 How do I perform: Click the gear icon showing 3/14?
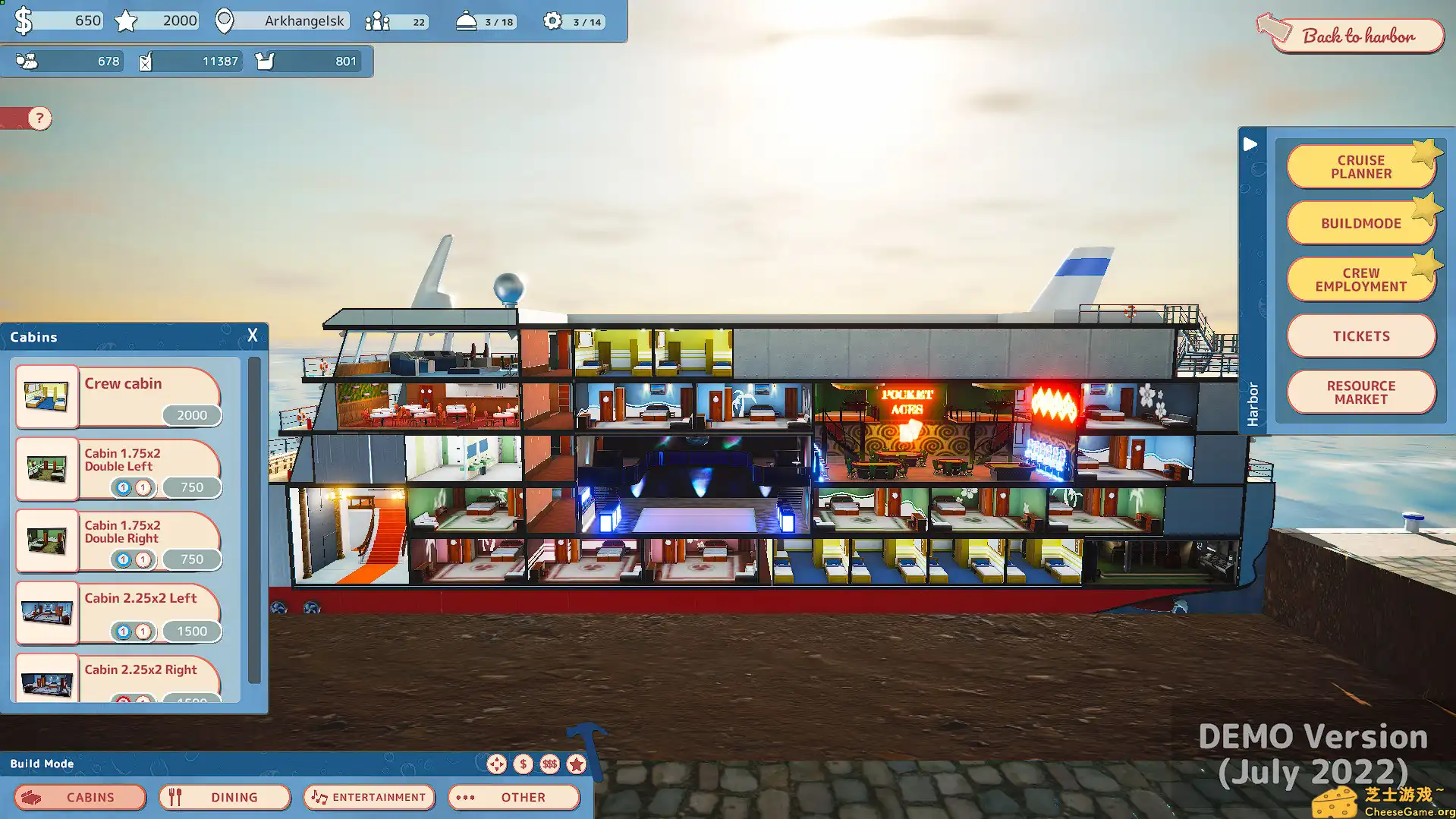[x=552, y=21]
